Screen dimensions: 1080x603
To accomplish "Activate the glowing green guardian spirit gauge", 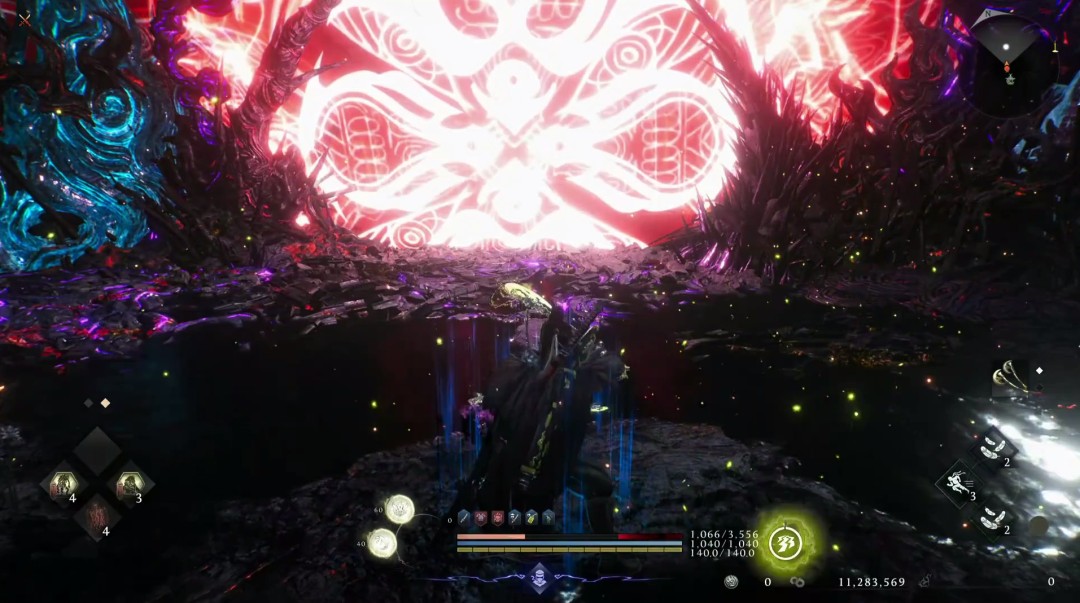I will (786, 545).
